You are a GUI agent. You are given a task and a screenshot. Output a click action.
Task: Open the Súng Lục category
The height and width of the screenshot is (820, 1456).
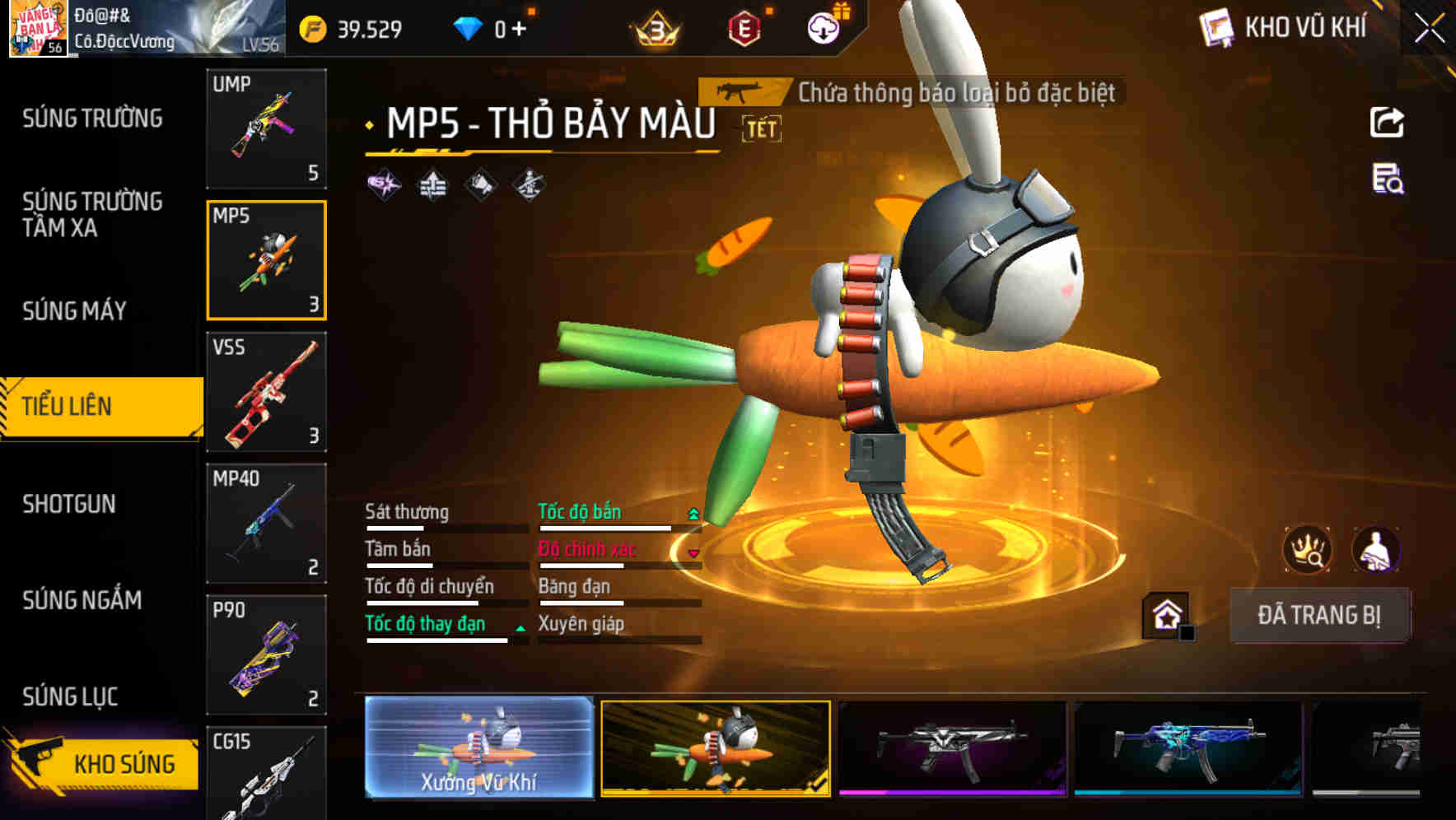[70, 697]
